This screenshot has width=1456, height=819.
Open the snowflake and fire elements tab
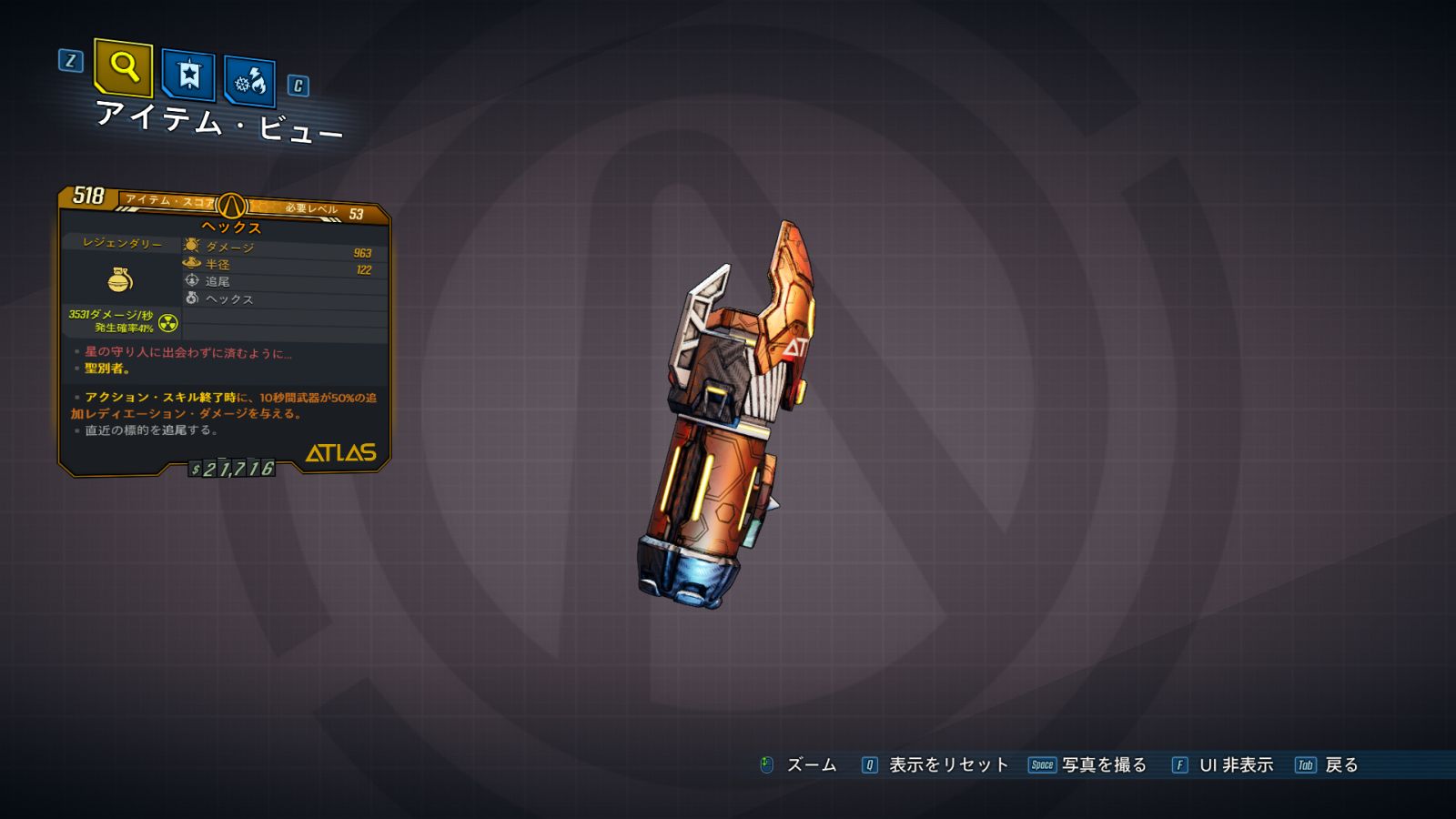(x=249, y=82)
